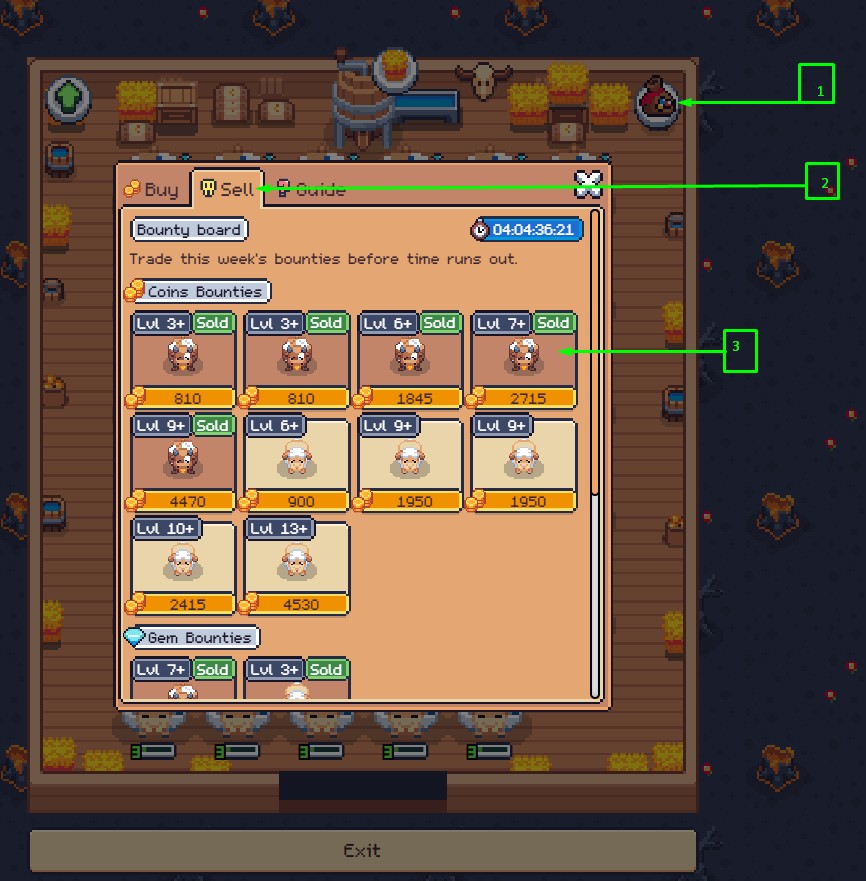
Task: Open the red pouch icon
Action: [x=657, y=102]
